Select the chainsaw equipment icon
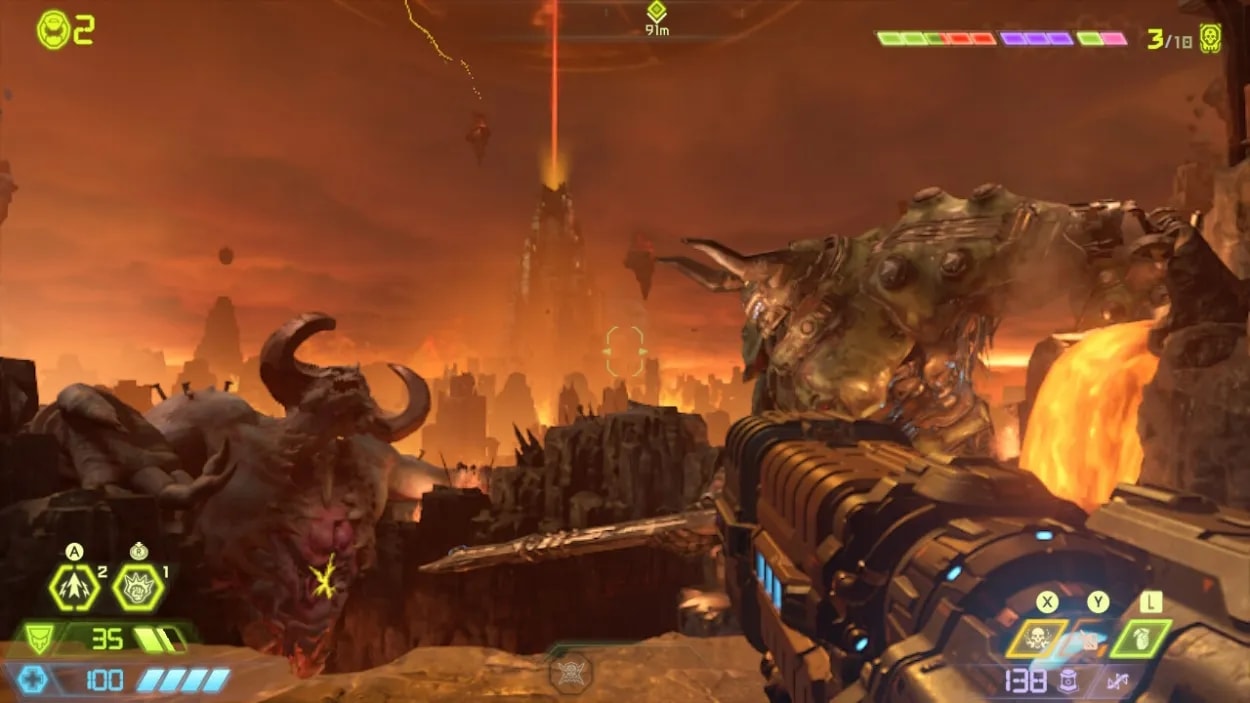 coord(1086,638)
